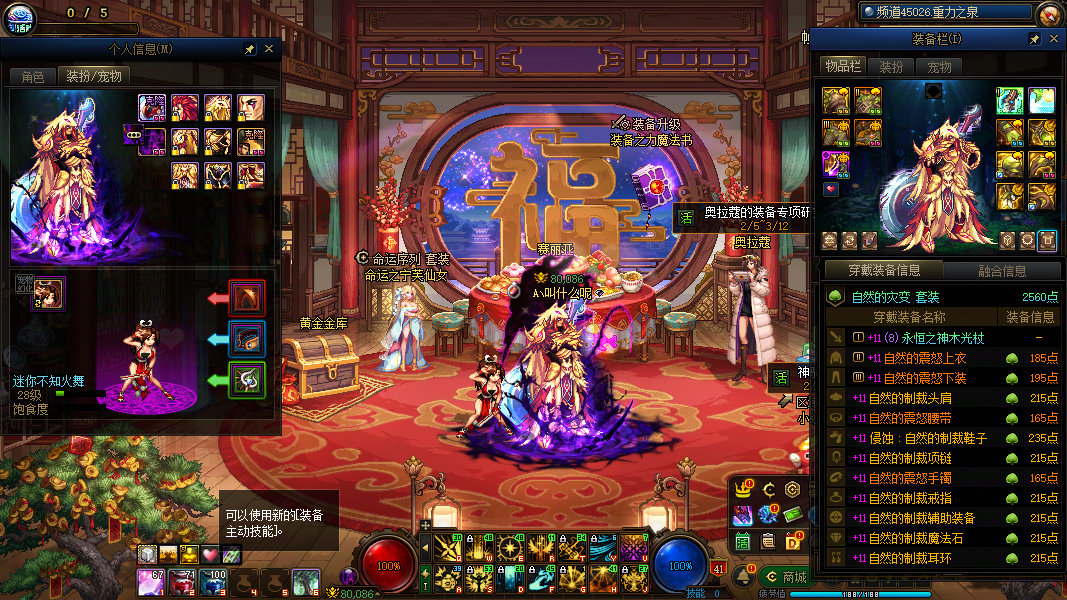Select the 穿戴装备信息 tab
Viewport: 1067px width, 600px height.
click(x=884, y=270)
